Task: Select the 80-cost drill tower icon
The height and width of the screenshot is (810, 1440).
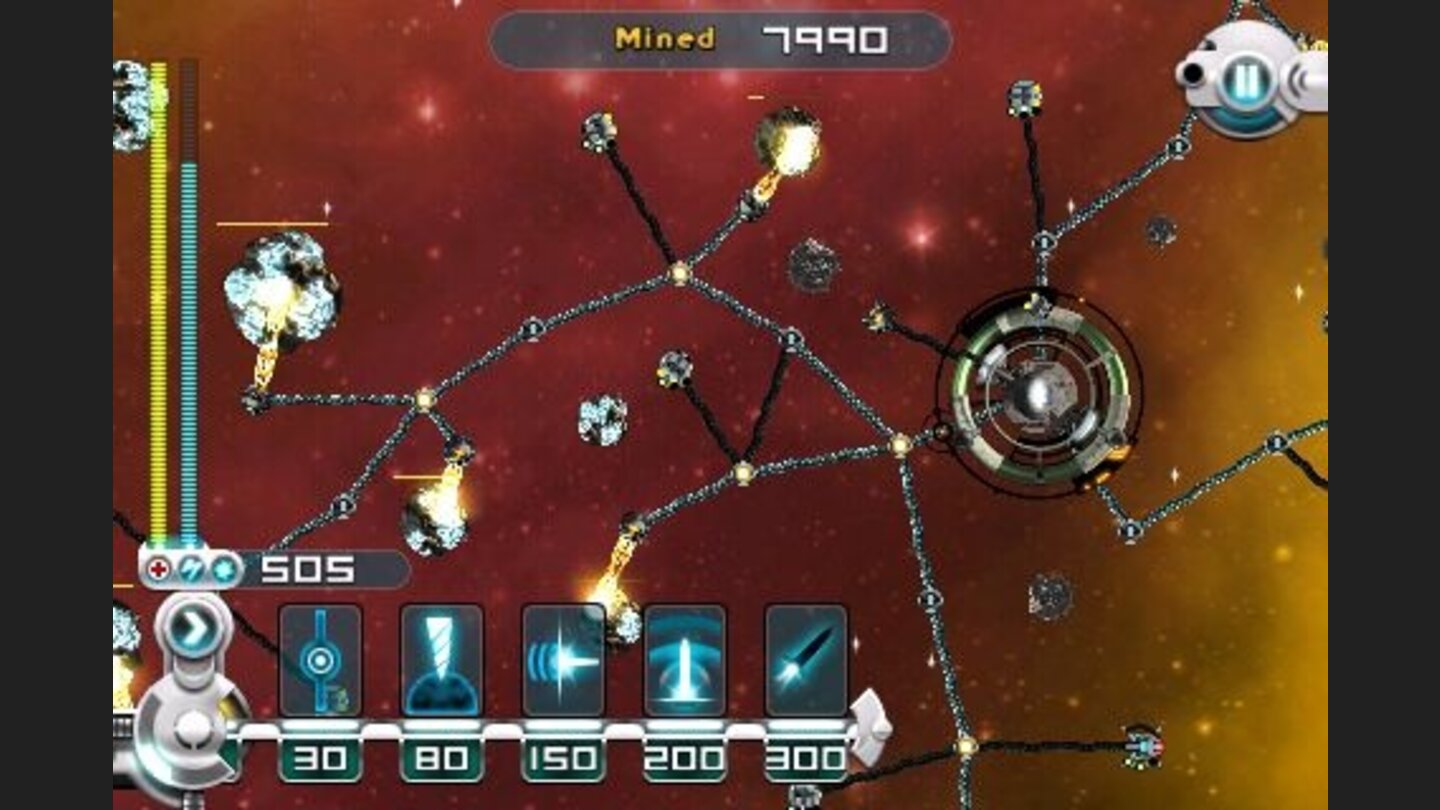Action: pos(440,660)
